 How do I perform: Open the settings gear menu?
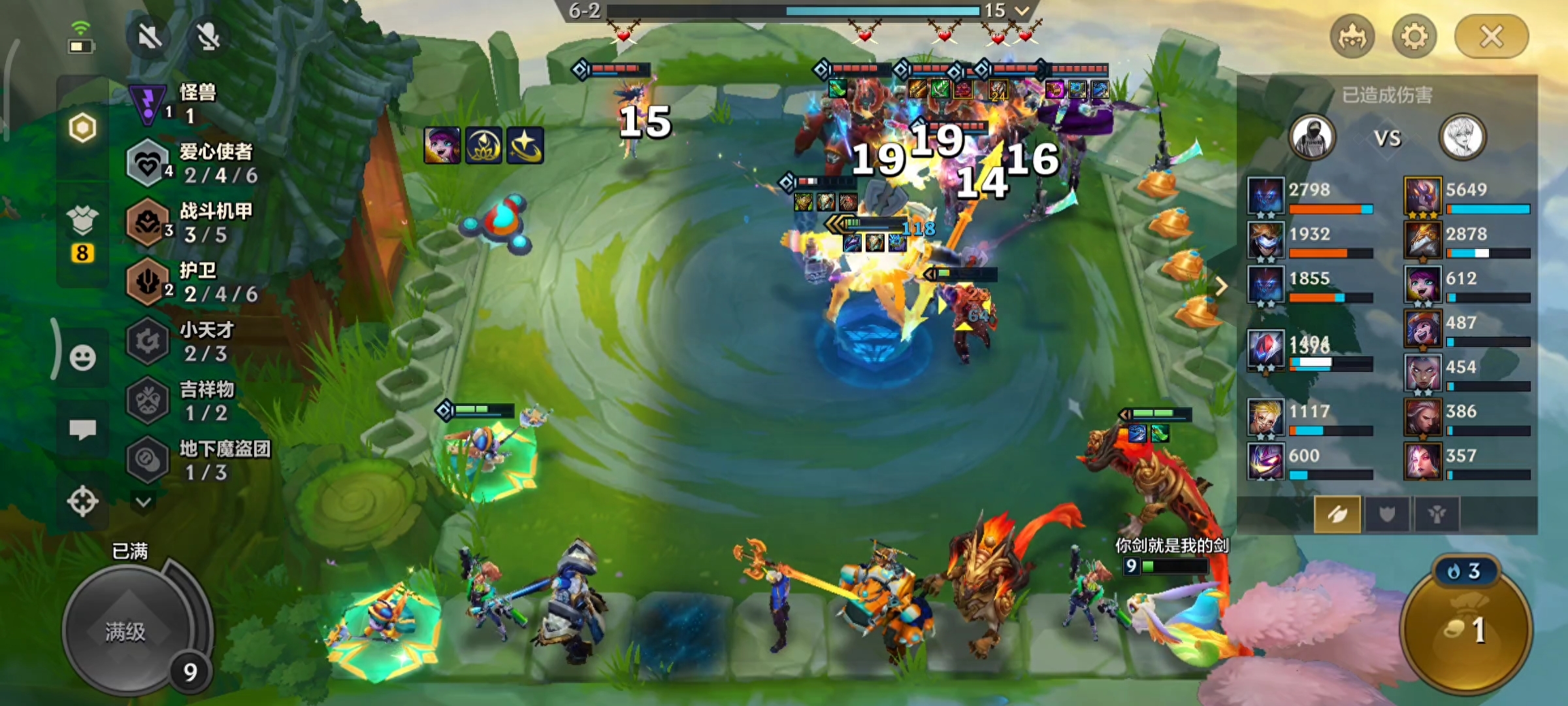(x=1414, y=37)
